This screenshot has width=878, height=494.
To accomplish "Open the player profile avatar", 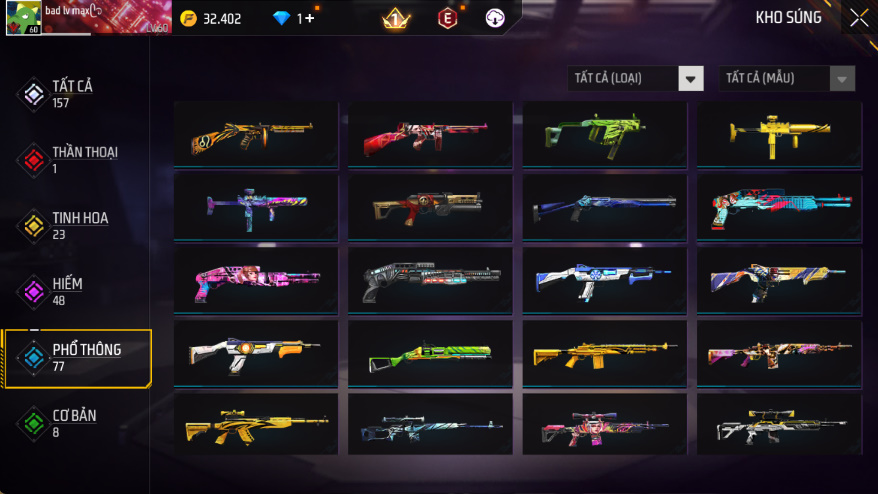I will (23, 18).
